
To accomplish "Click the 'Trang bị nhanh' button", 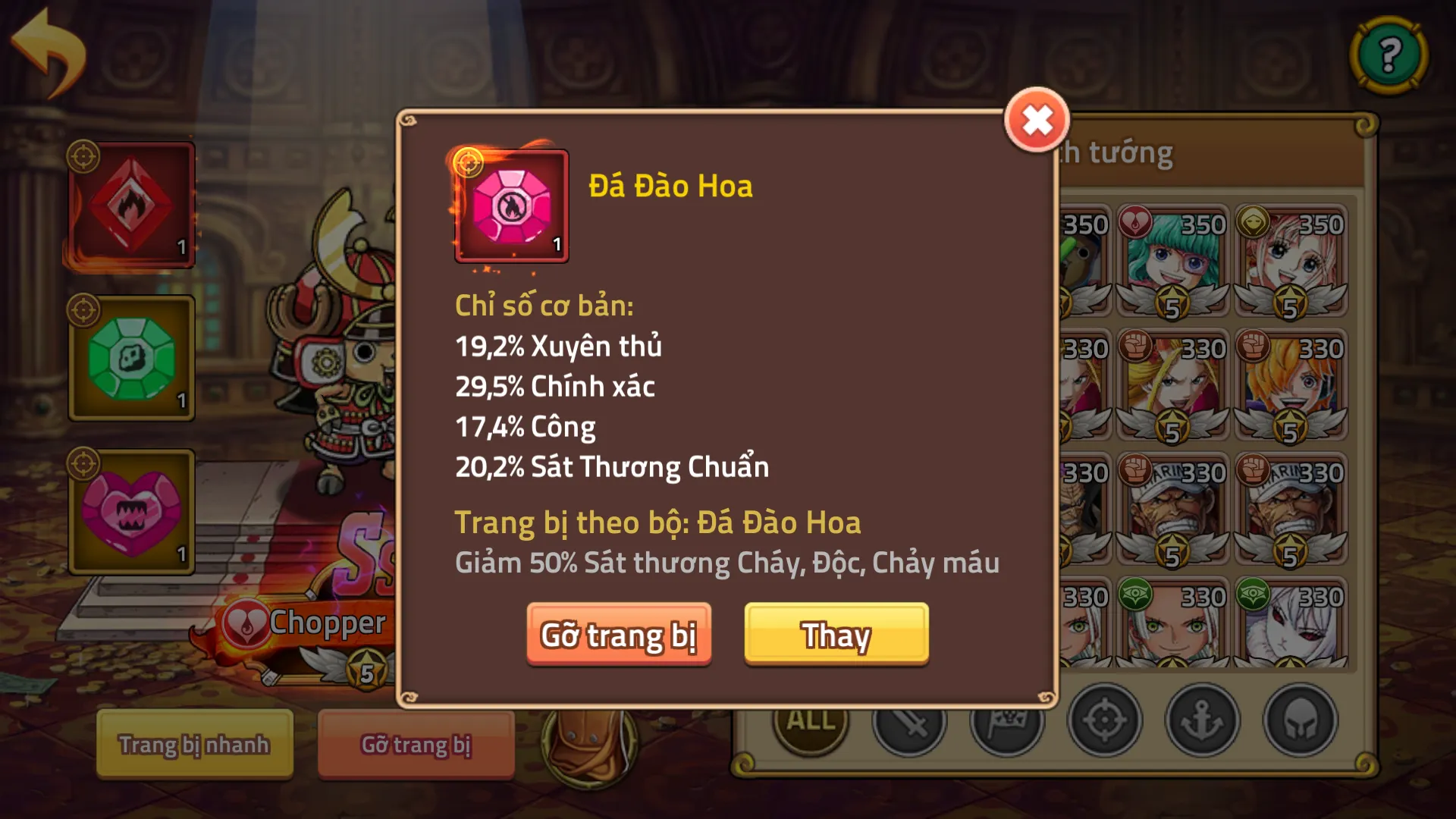I will click(193, 745).
